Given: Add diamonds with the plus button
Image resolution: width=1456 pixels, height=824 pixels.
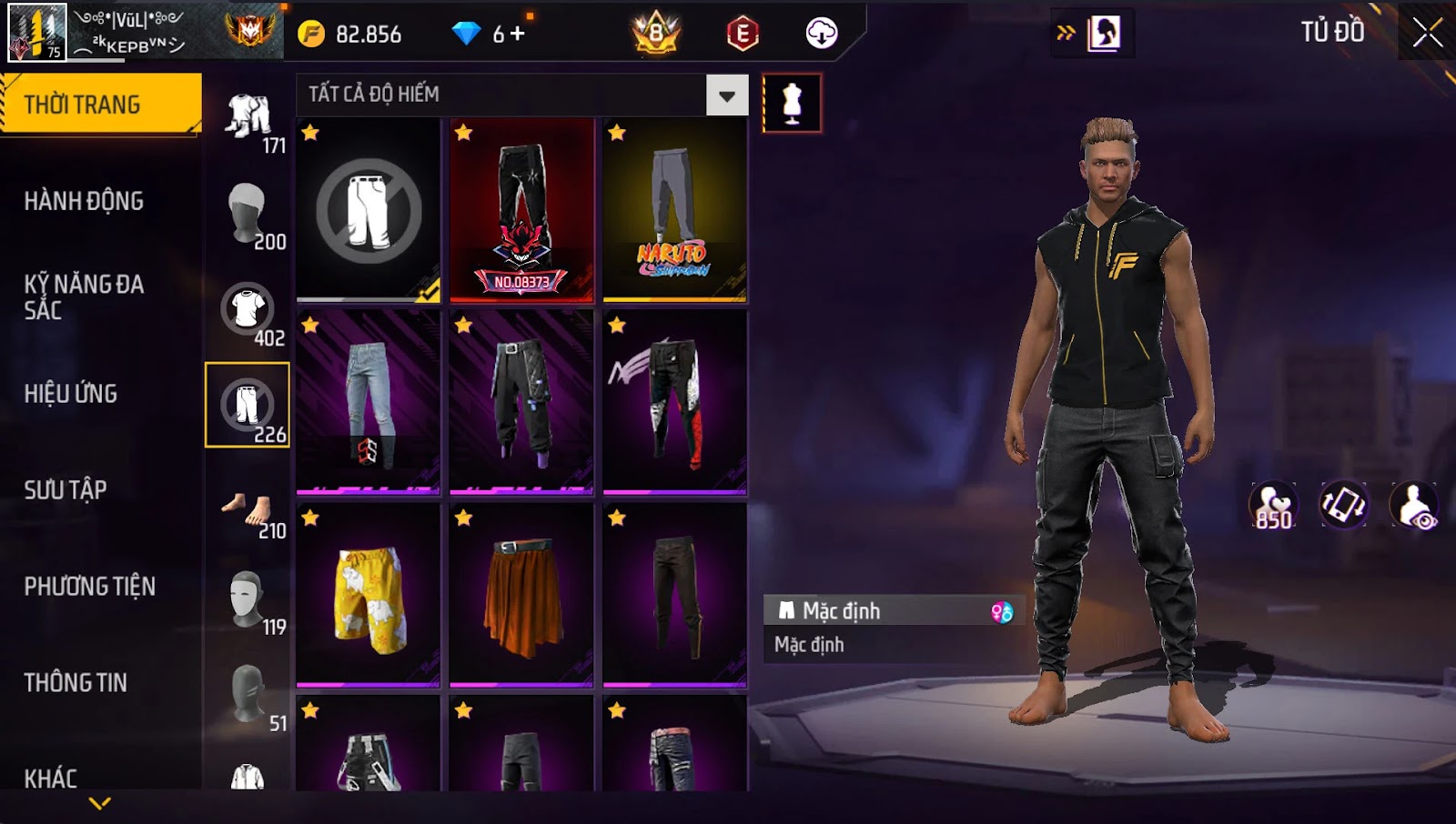Looking at the screenshot, I should pos(518,35).
